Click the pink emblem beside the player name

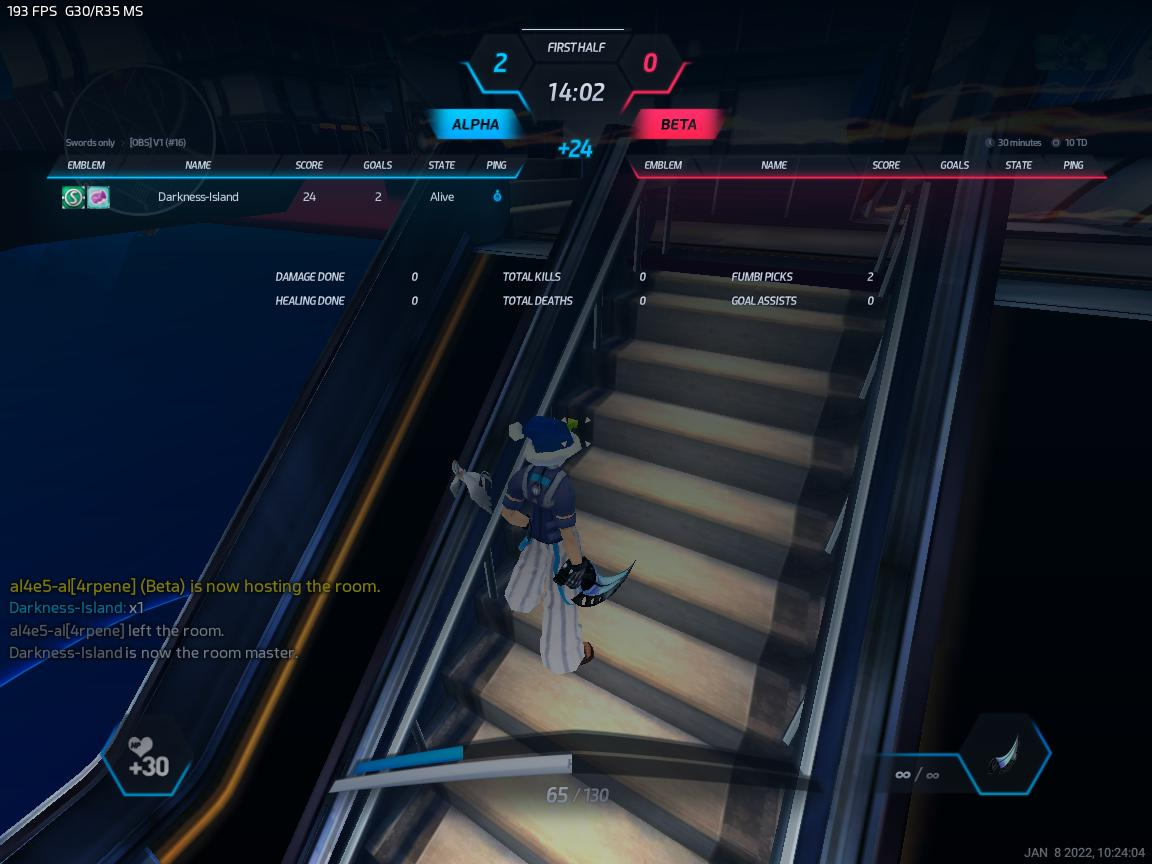pos(98,197)
